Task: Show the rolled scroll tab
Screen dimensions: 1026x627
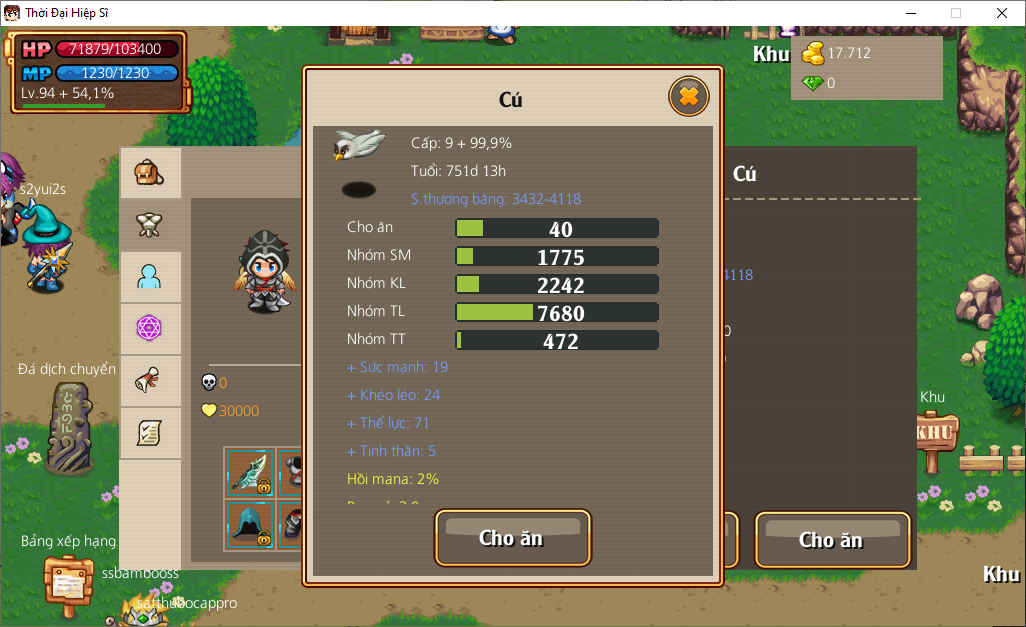Action: (x=150, y=380)
